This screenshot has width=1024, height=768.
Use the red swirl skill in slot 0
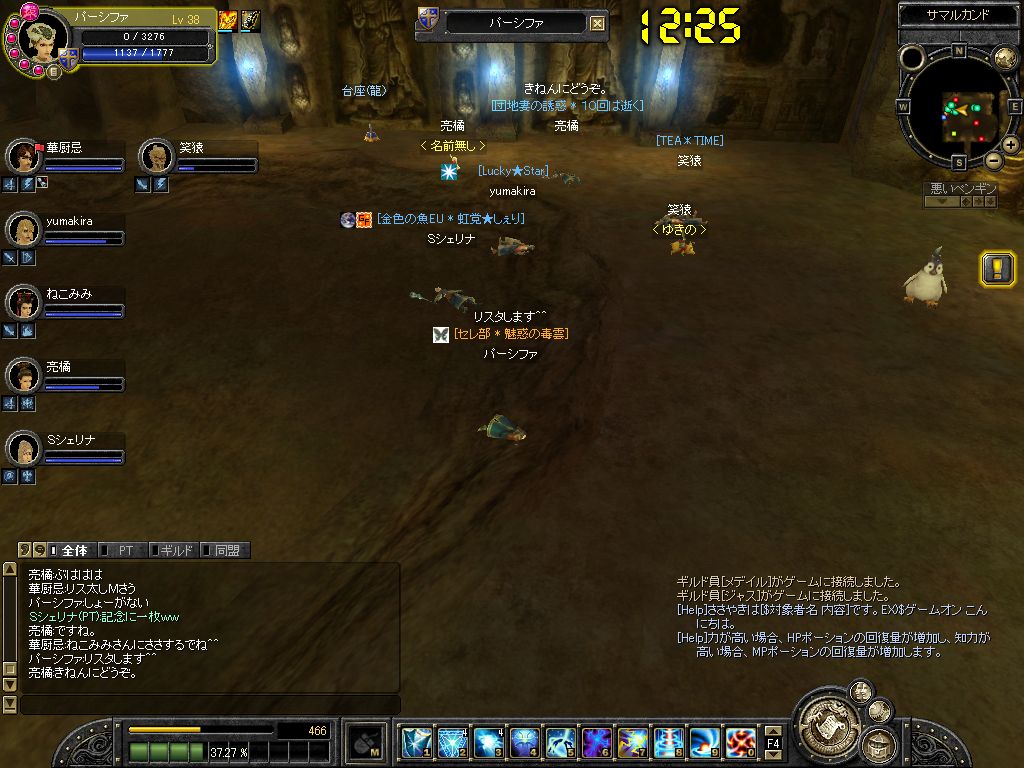pyautogui.click(x=740, y=742)
